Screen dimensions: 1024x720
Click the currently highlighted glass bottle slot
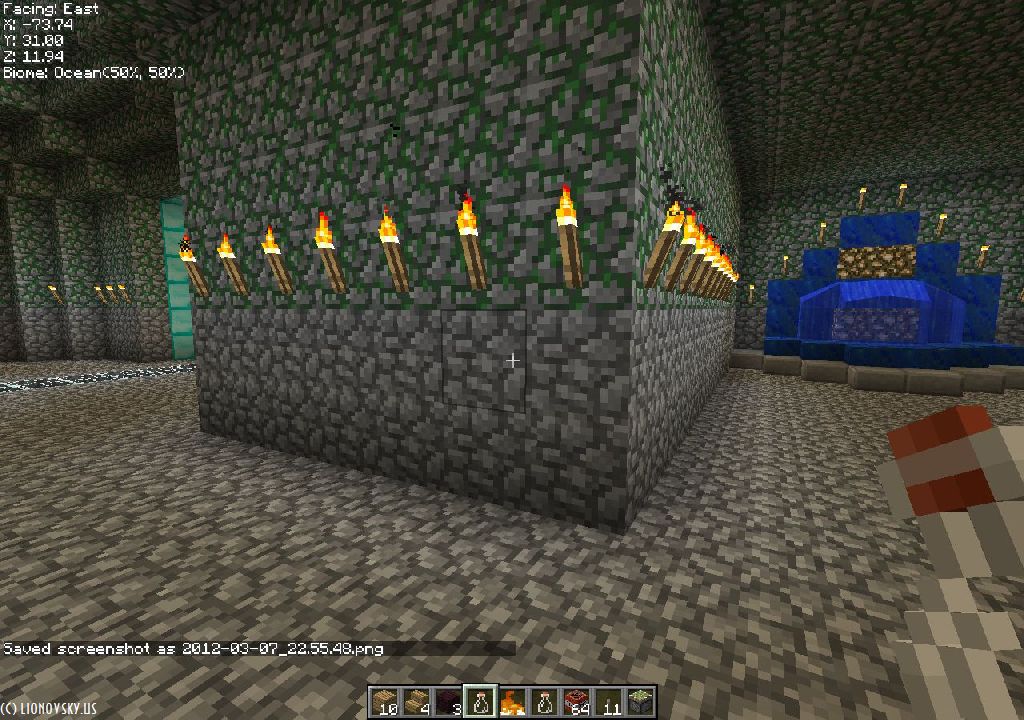click(480, 702)
